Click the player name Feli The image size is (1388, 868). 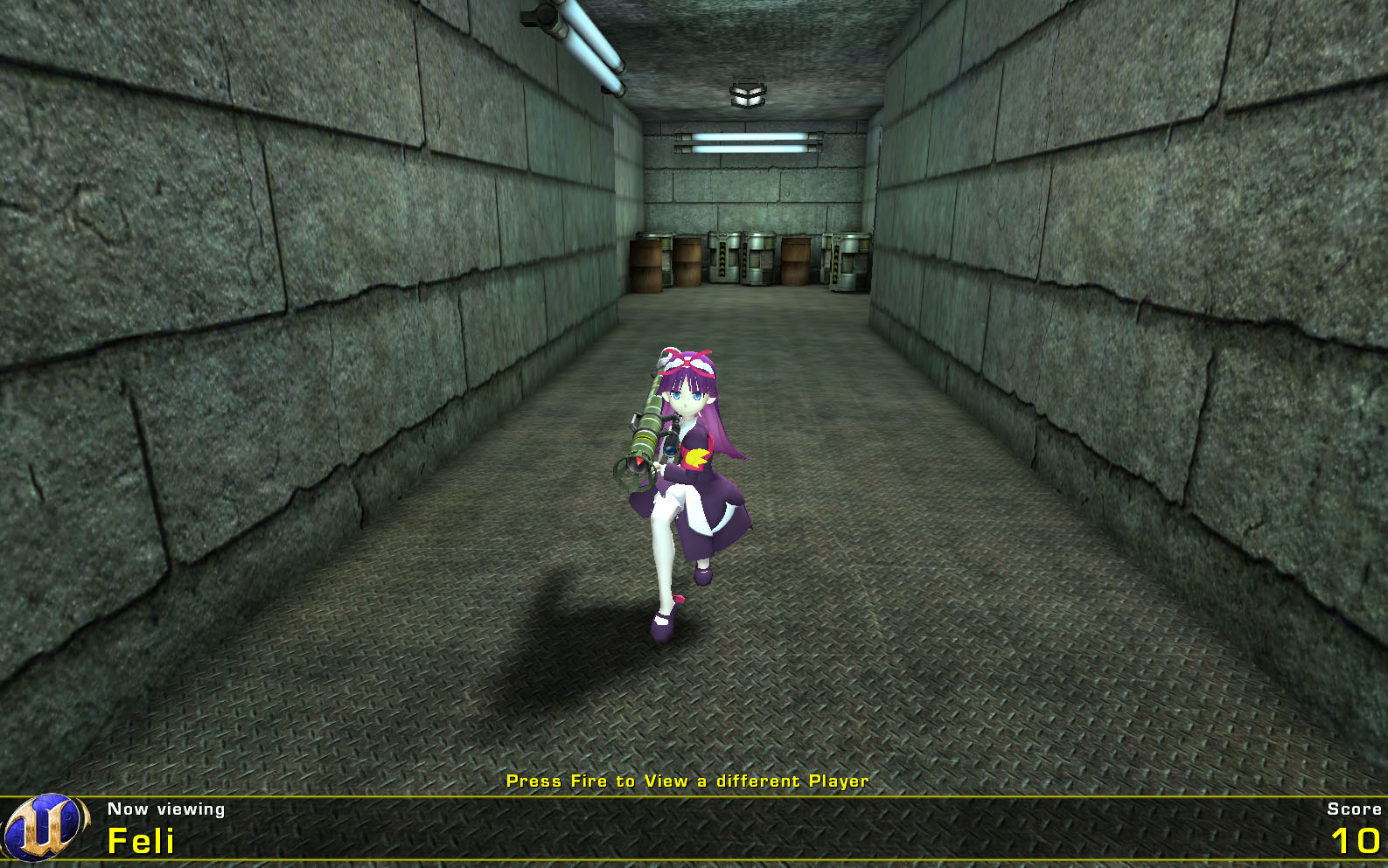point(140,843)
